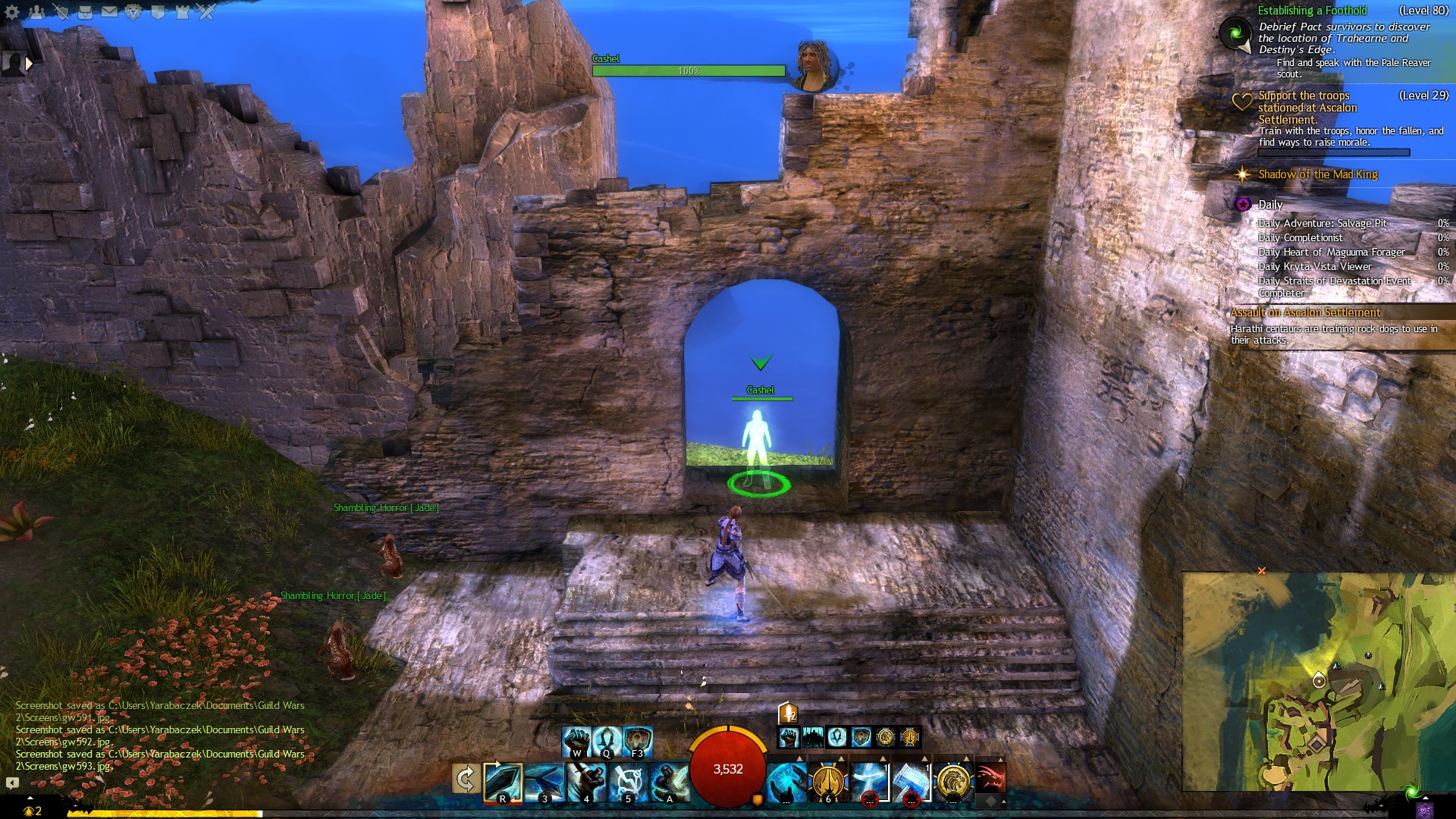Activate the golden lion elite skill
This screenshot has height=819, width=1456.
click(x=952, y=782)
